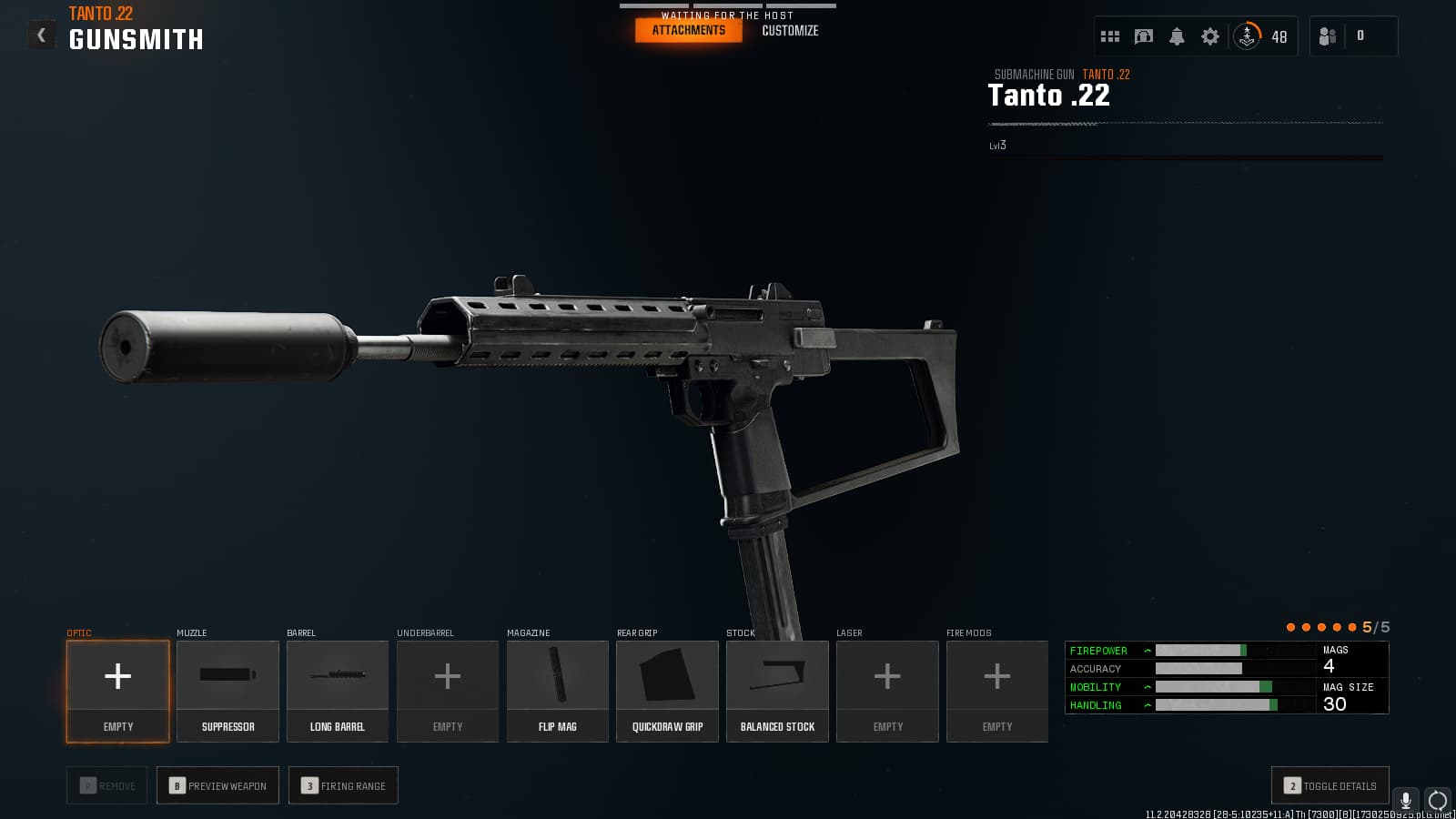
Task: Open the grid menu icon
Action: coord(1110,36)
